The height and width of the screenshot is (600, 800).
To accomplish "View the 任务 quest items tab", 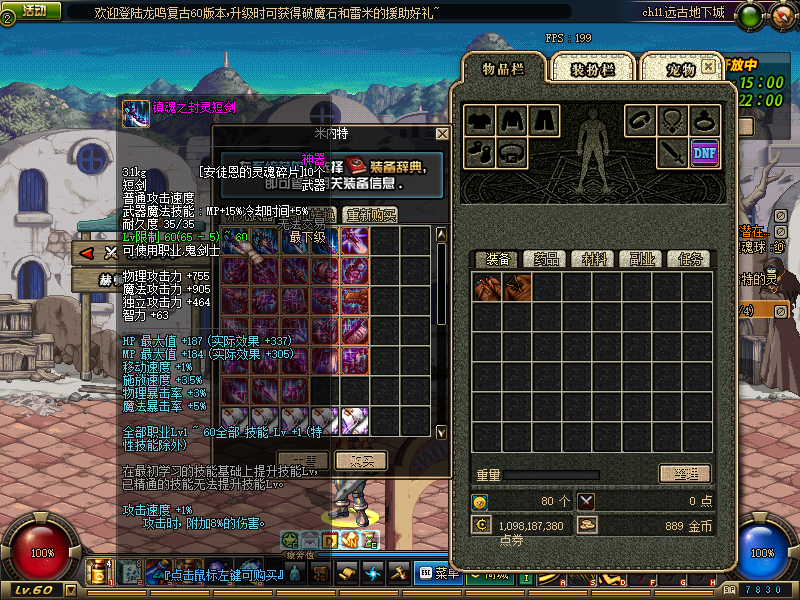I will coord(691,259).
